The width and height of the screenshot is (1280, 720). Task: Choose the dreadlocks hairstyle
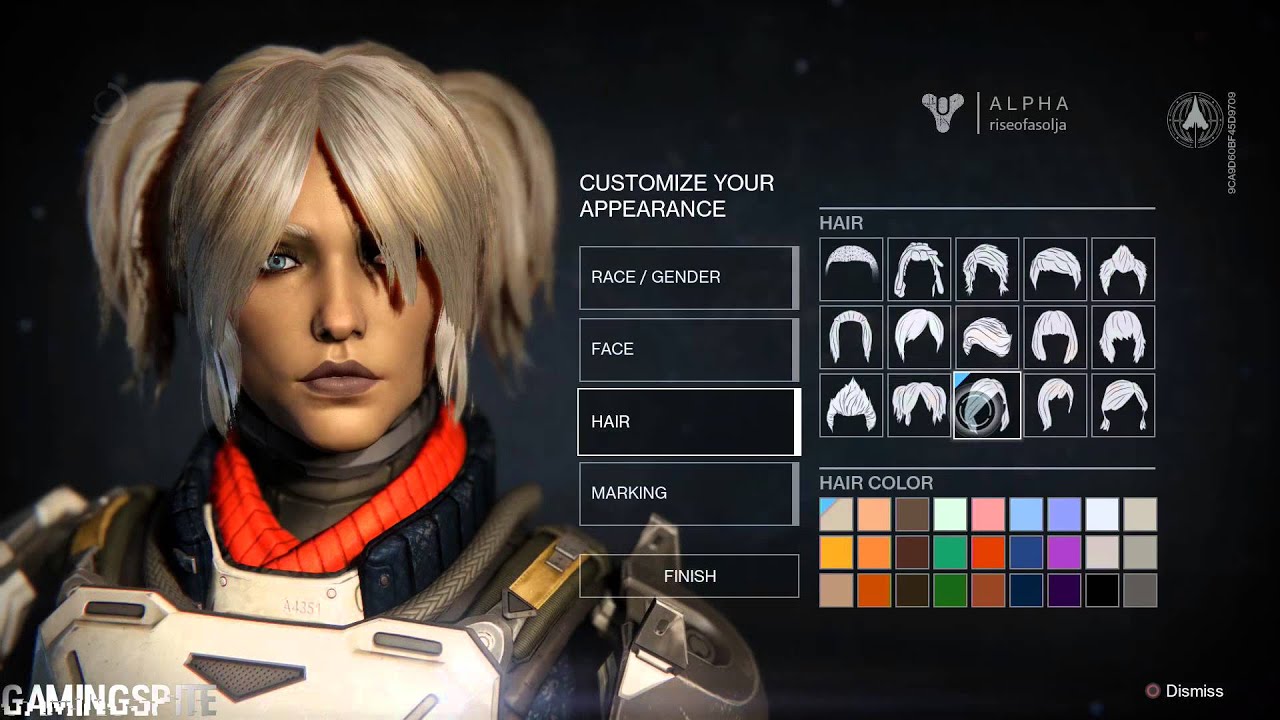919,269
